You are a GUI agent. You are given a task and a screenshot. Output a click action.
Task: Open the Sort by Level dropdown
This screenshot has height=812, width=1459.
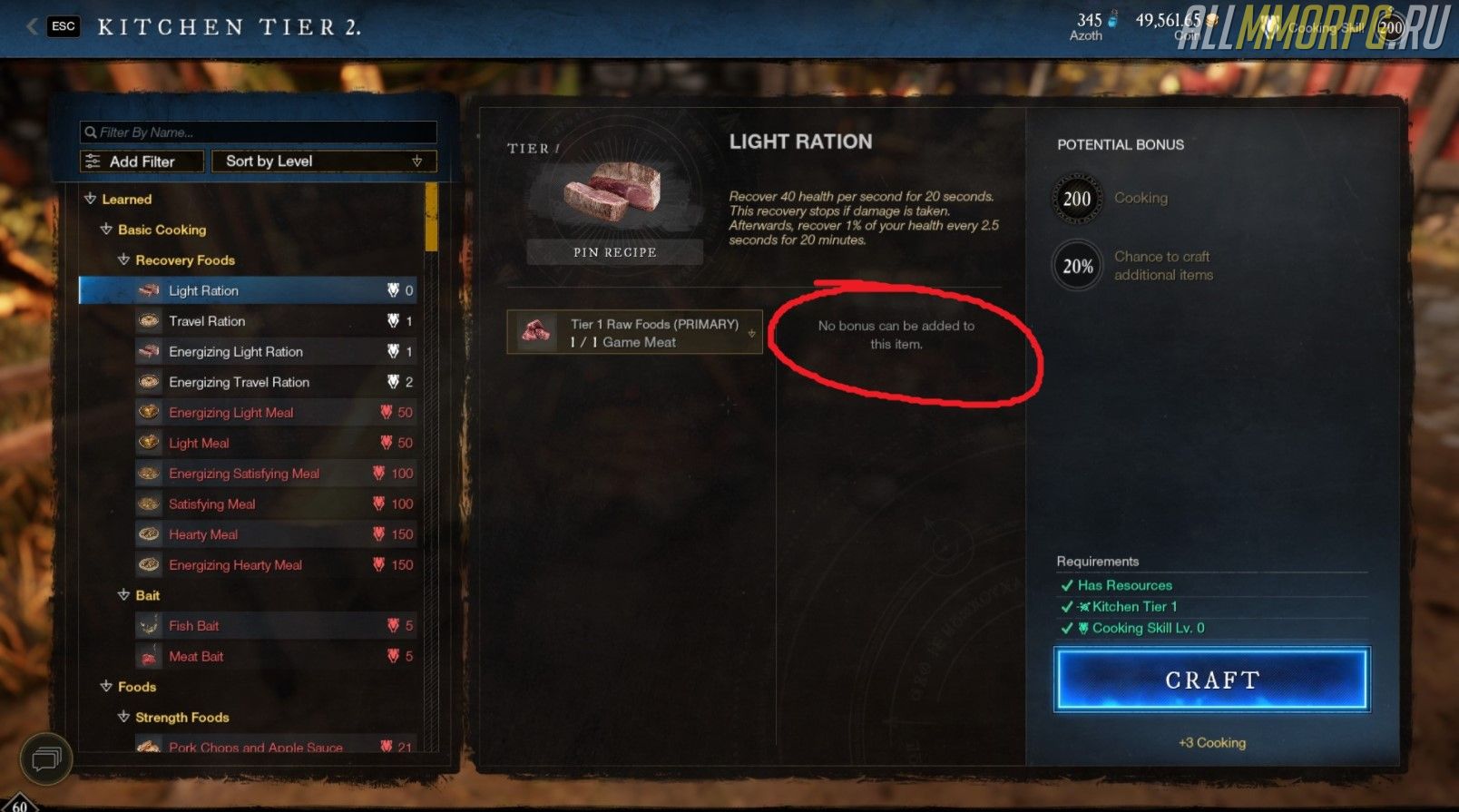click(x=323, y=161)
